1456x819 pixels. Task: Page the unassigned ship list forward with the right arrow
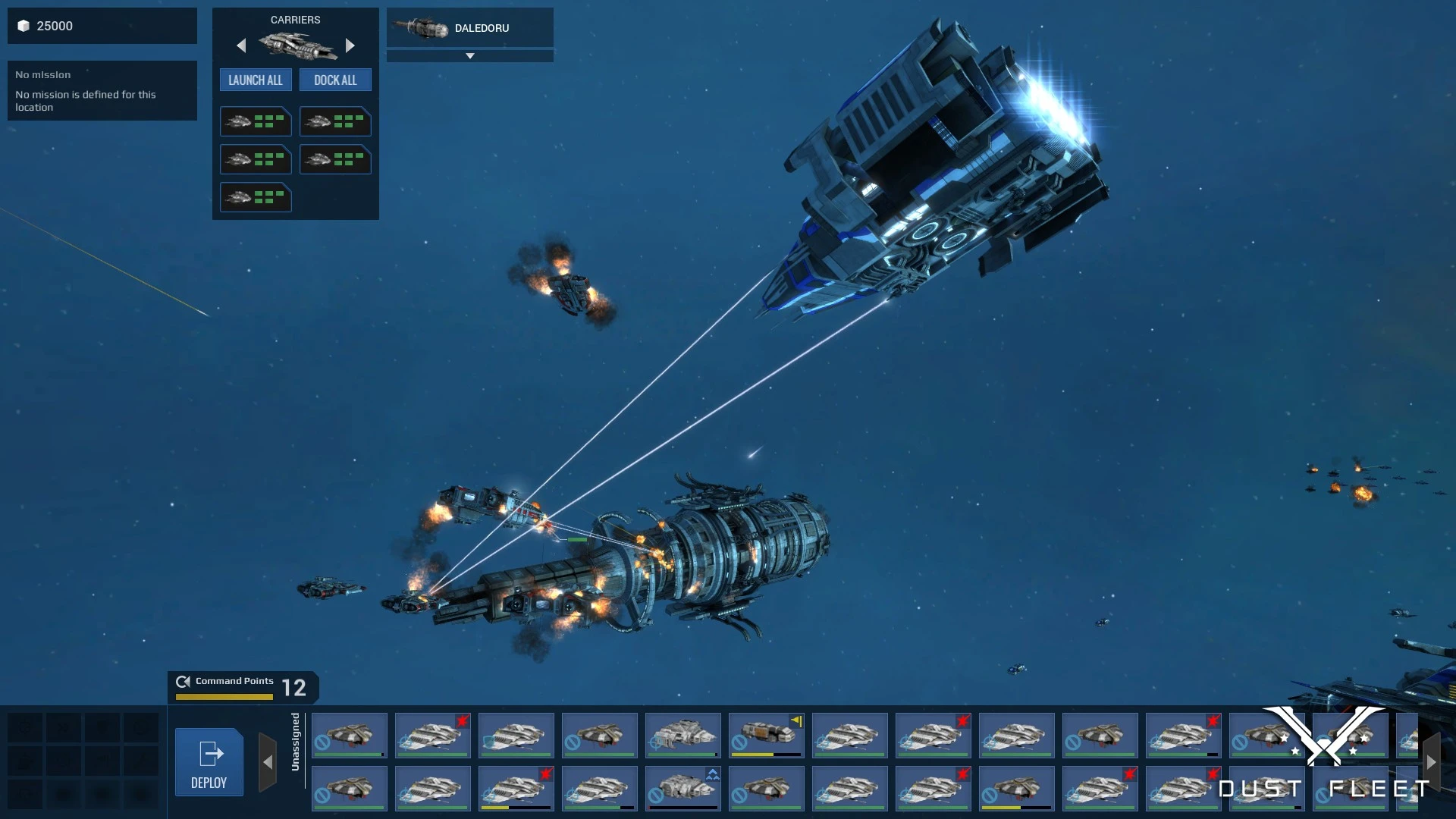click(1431, 762)
